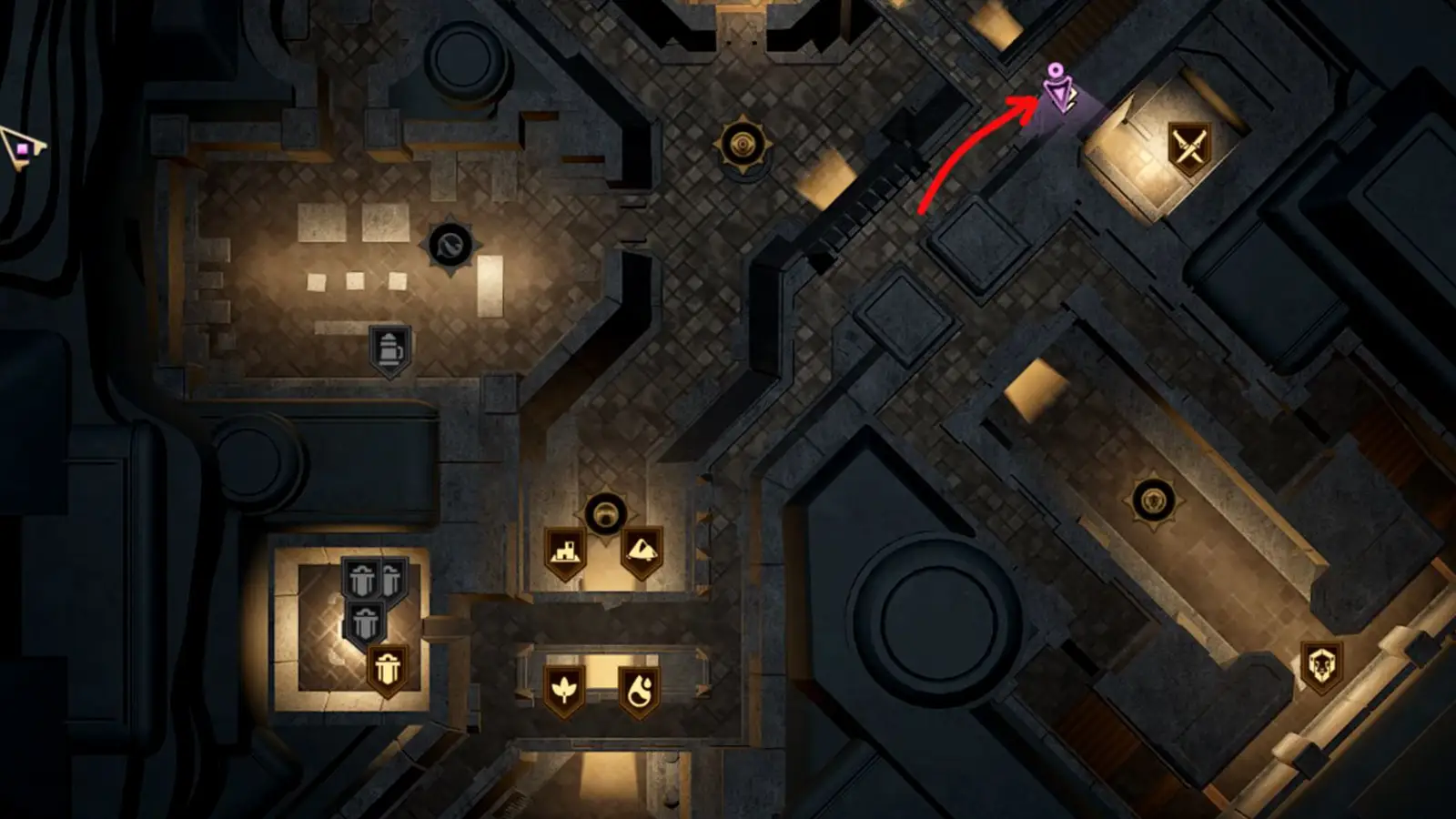Select the gold round marker near the beast head
The image size is (1456, 819).
1153,500
